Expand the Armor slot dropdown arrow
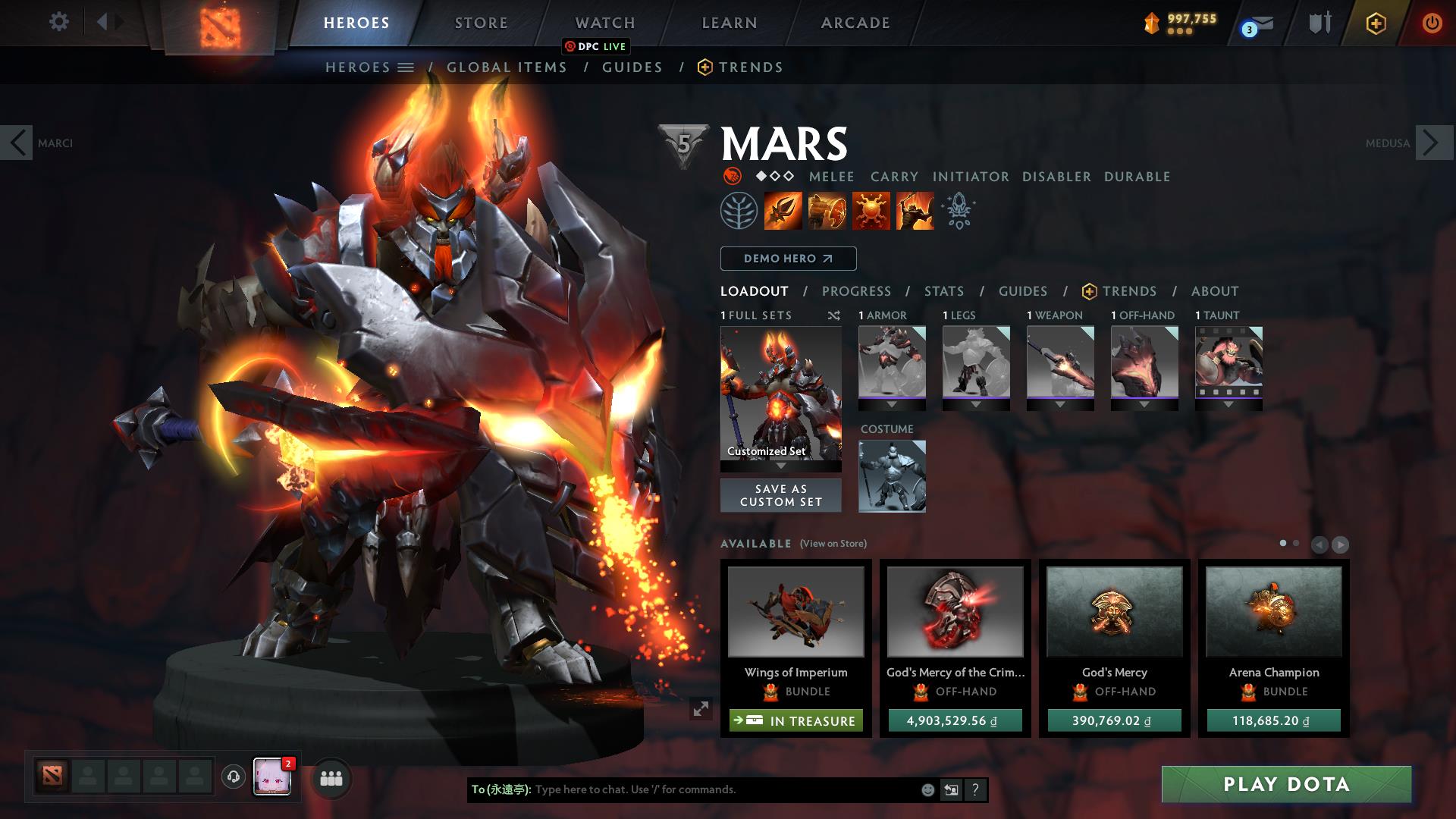1456x819 pixels. point(892,405)
